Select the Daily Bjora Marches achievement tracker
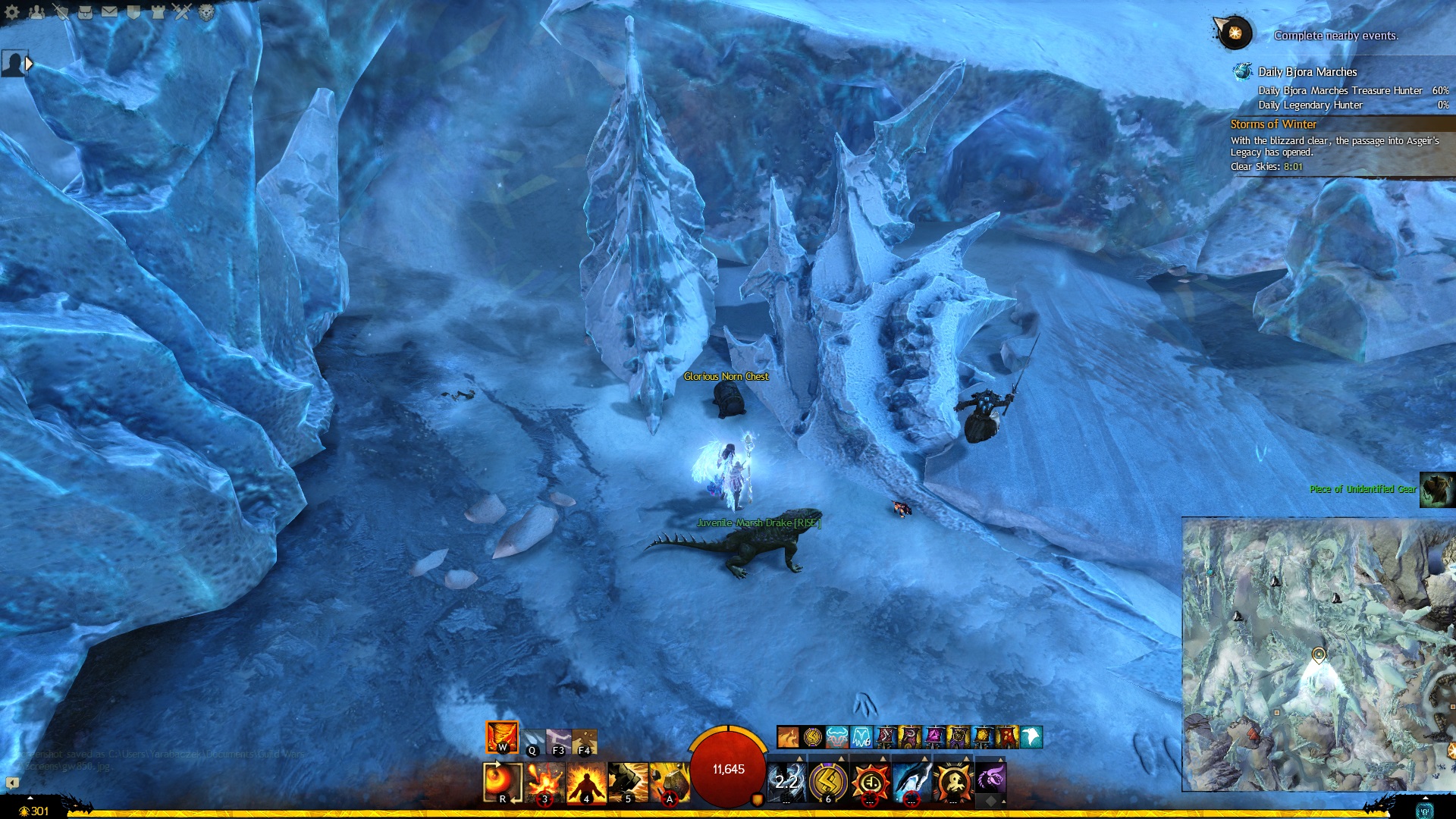 click(1307, 72)
